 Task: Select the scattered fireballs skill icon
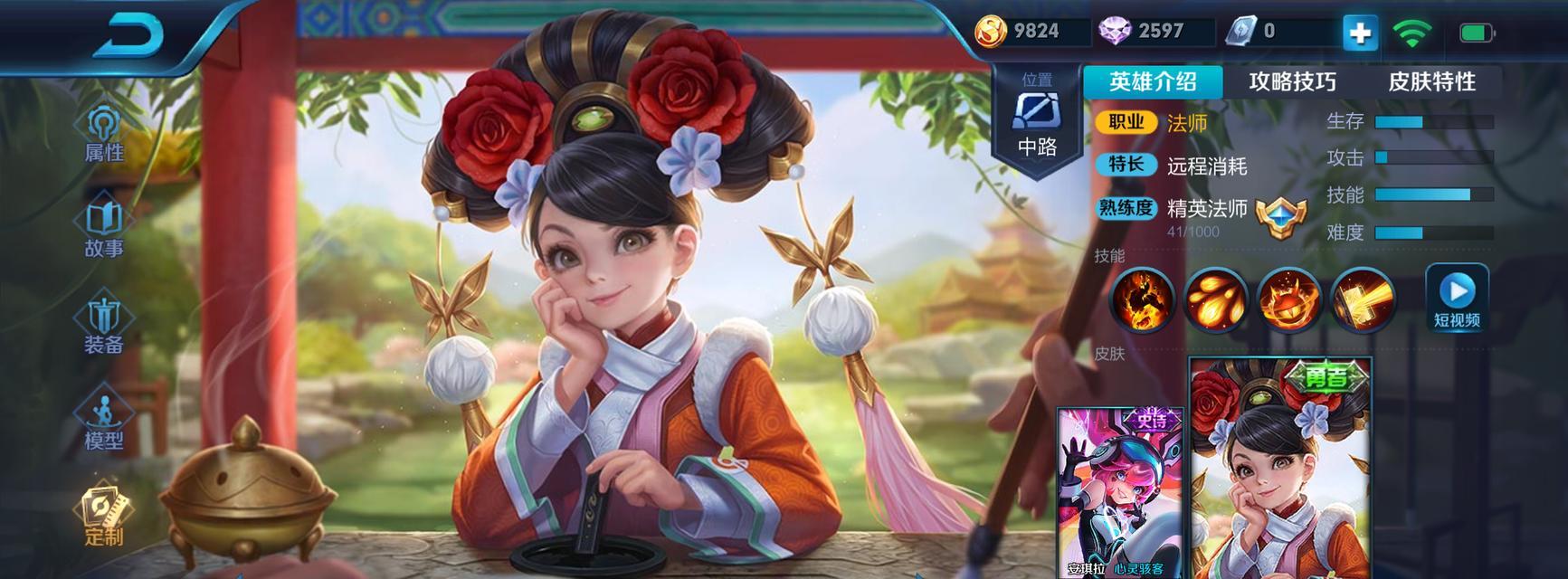coord(1216,299)
